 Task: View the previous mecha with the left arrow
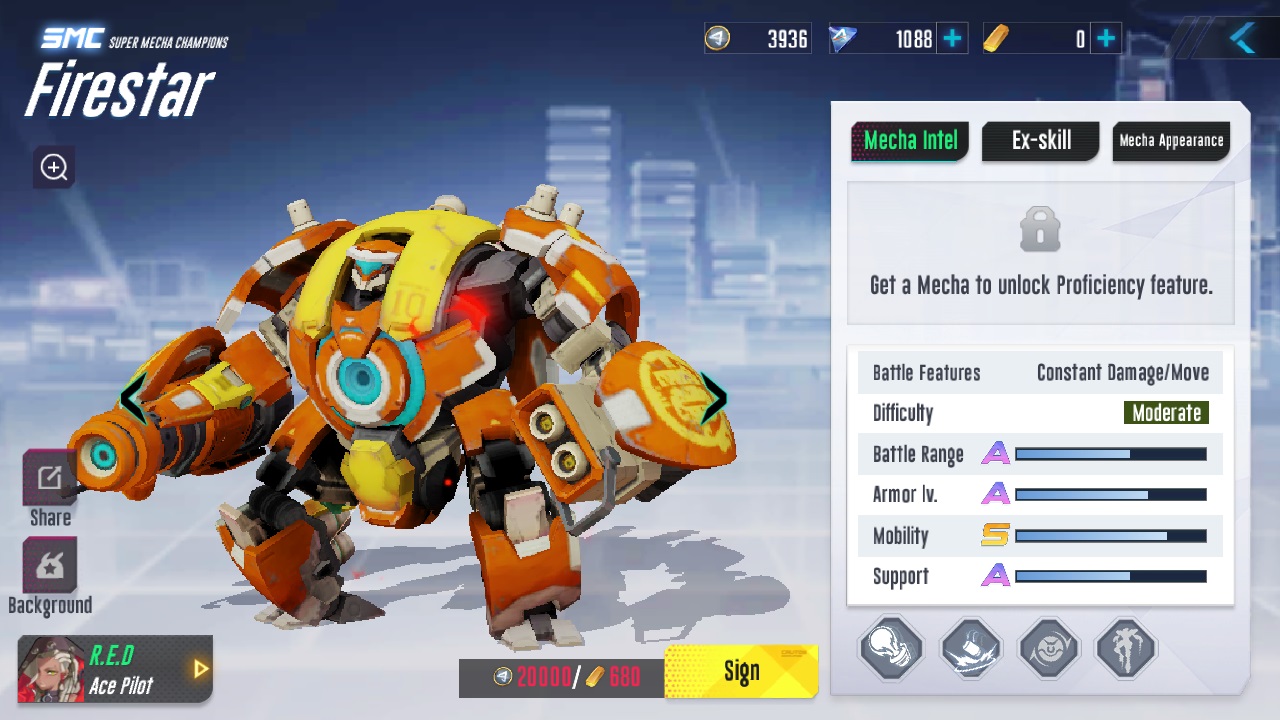133,397
